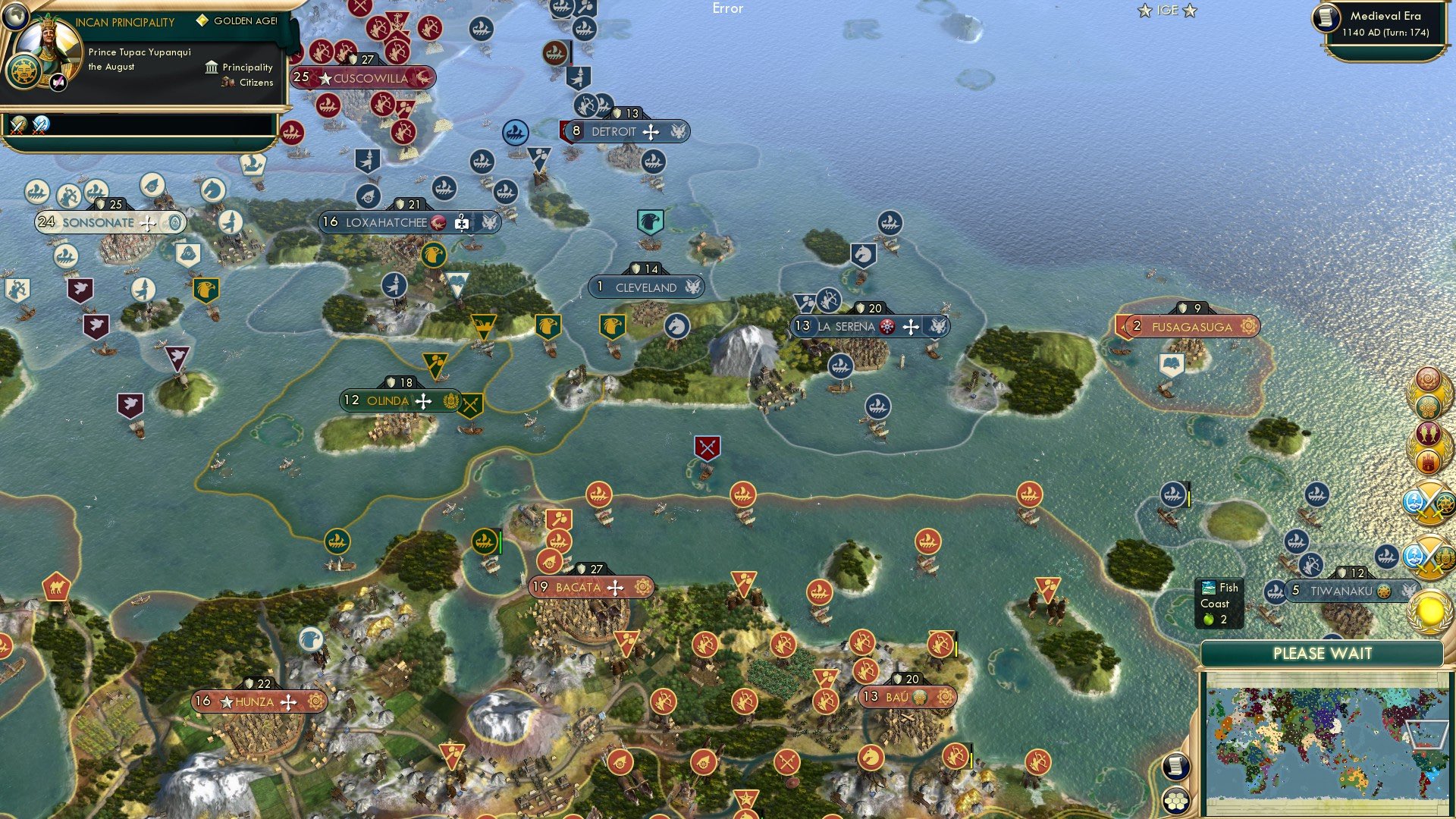Expand the Bacata city banner

[591, 586]
